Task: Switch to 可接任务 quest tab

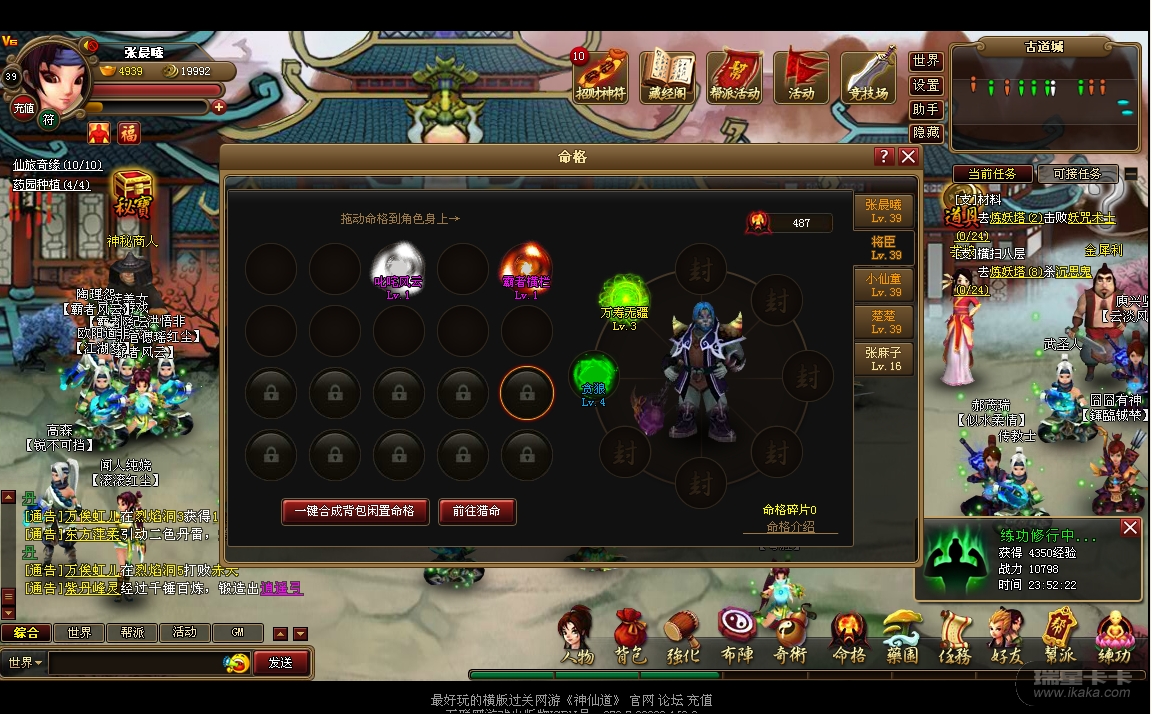Action: [x=1077, y=174]
